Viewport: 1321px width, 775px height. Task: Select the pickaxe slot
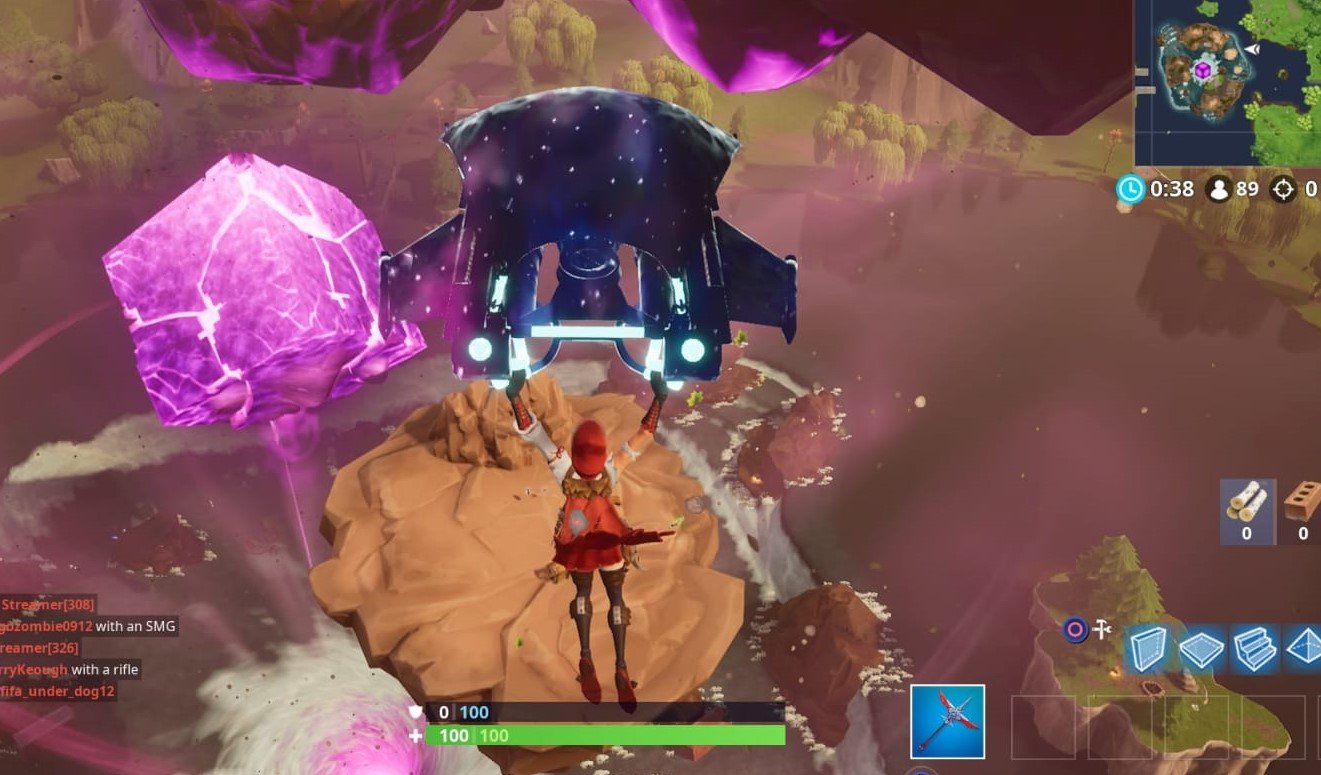click(948, 721)
